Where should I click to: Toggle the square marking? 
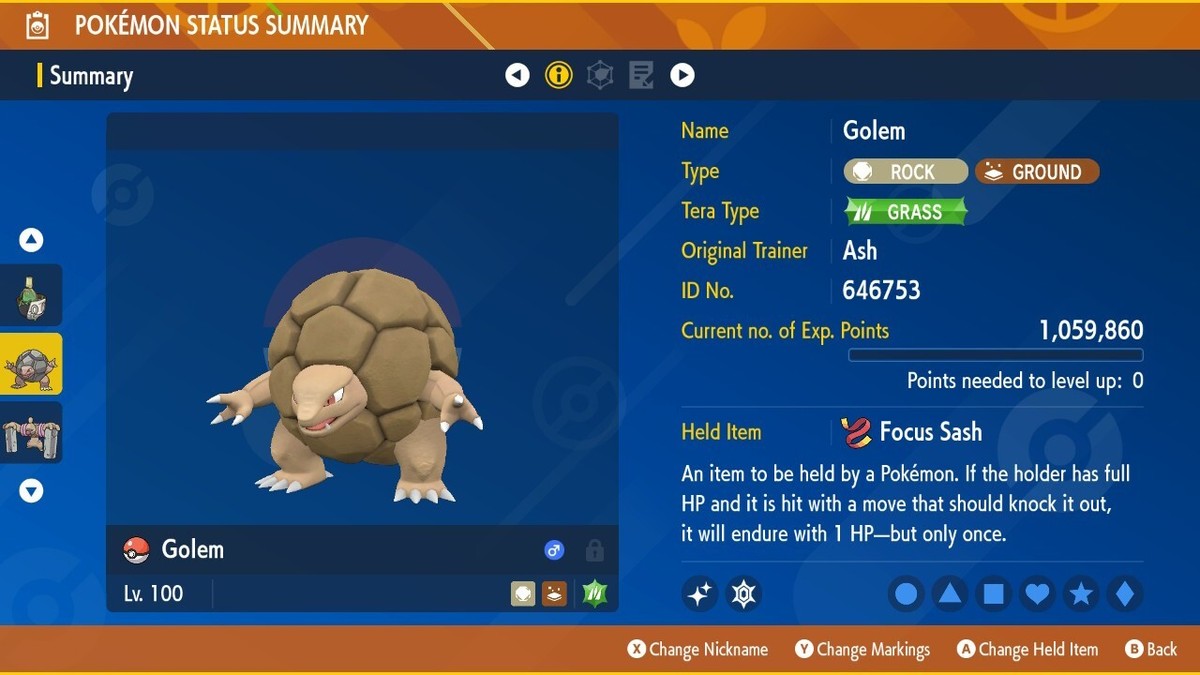coord(994,594)
